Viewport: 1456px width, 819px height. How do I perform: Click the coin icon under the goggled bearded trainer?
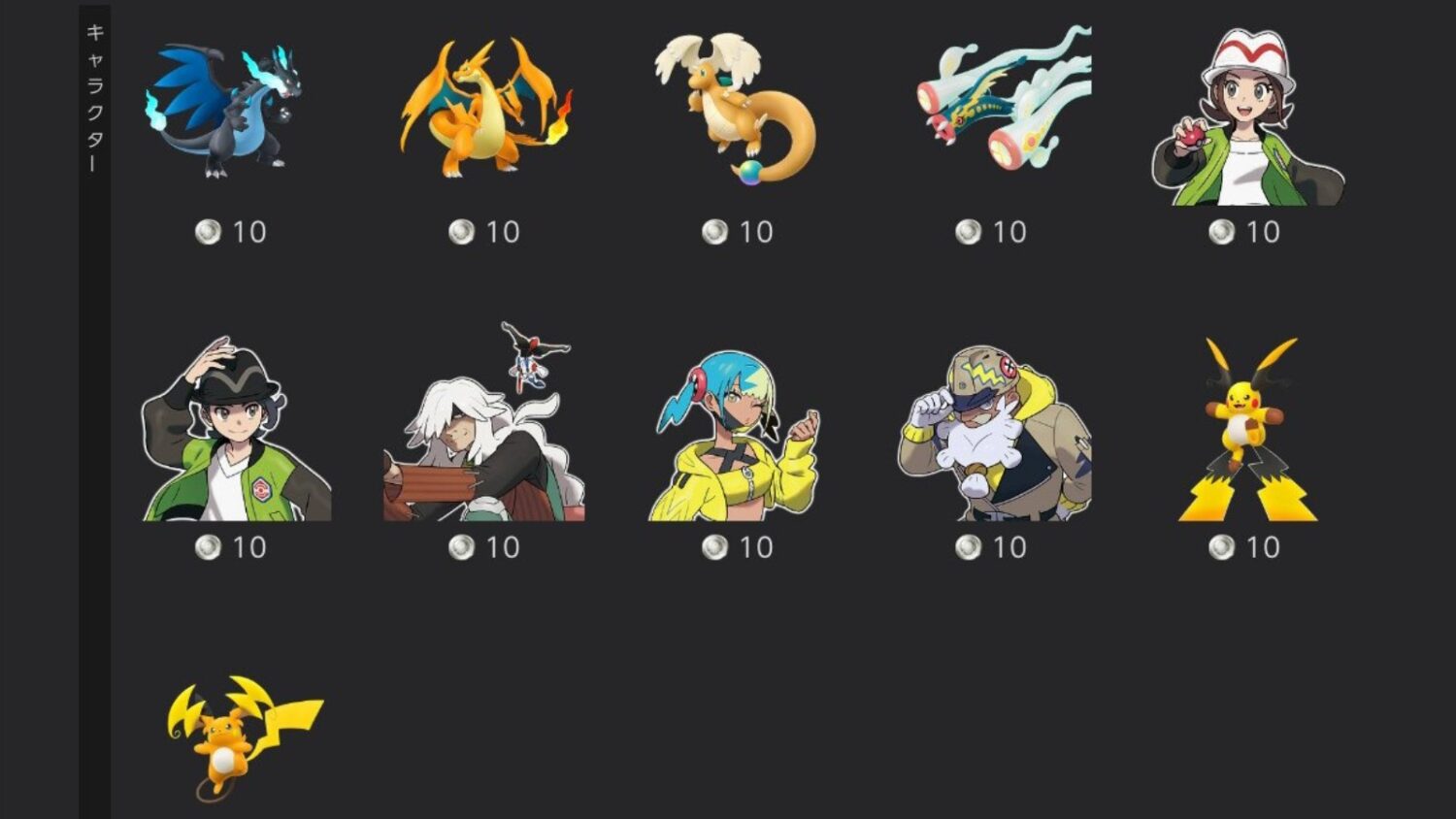tap(968, 547)
